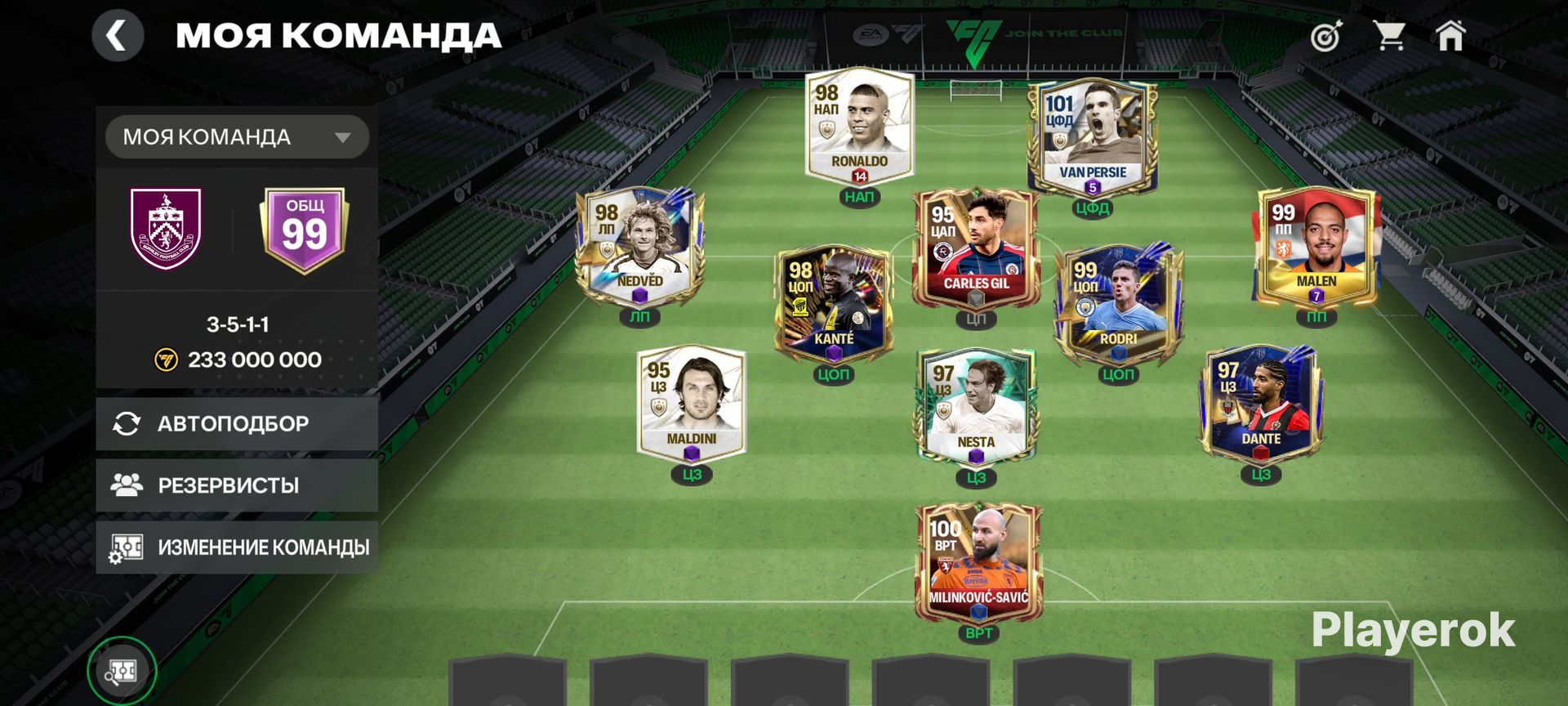
Task: Go back using the arrow button
Action: [x=118, y=36]
